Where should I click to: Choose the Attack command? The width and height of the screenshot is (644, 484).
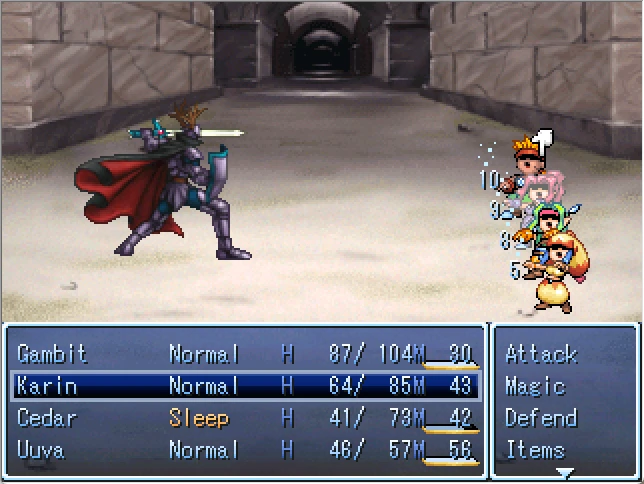pyautogui.click(x=541, y=354)
